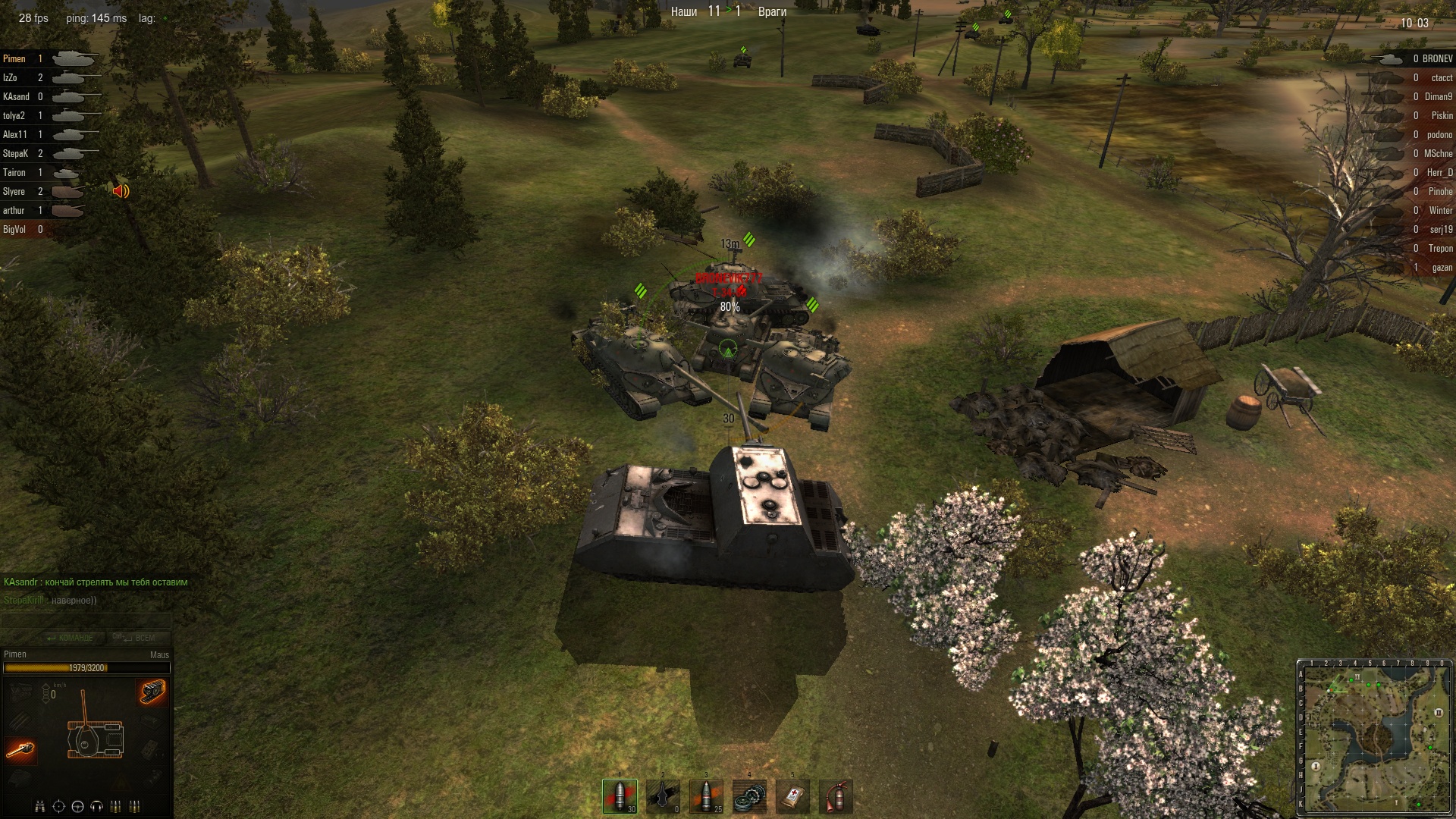This screenshot has height=819, width=1456.
Task: Activate the fire extinguisher consumable
Action: click(835, 796)
